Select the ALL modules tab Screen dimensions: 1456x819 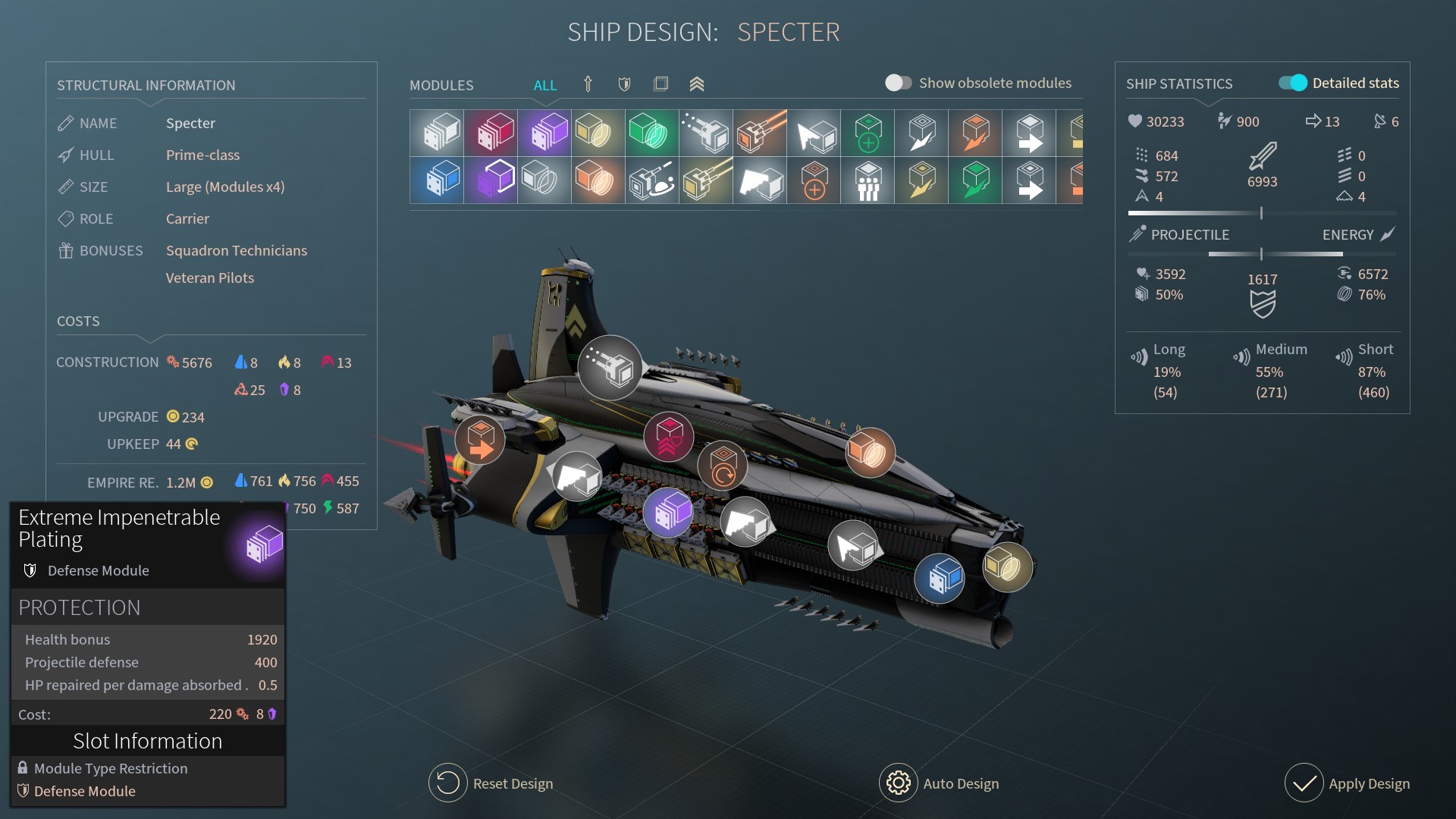(x=544, y=85)
